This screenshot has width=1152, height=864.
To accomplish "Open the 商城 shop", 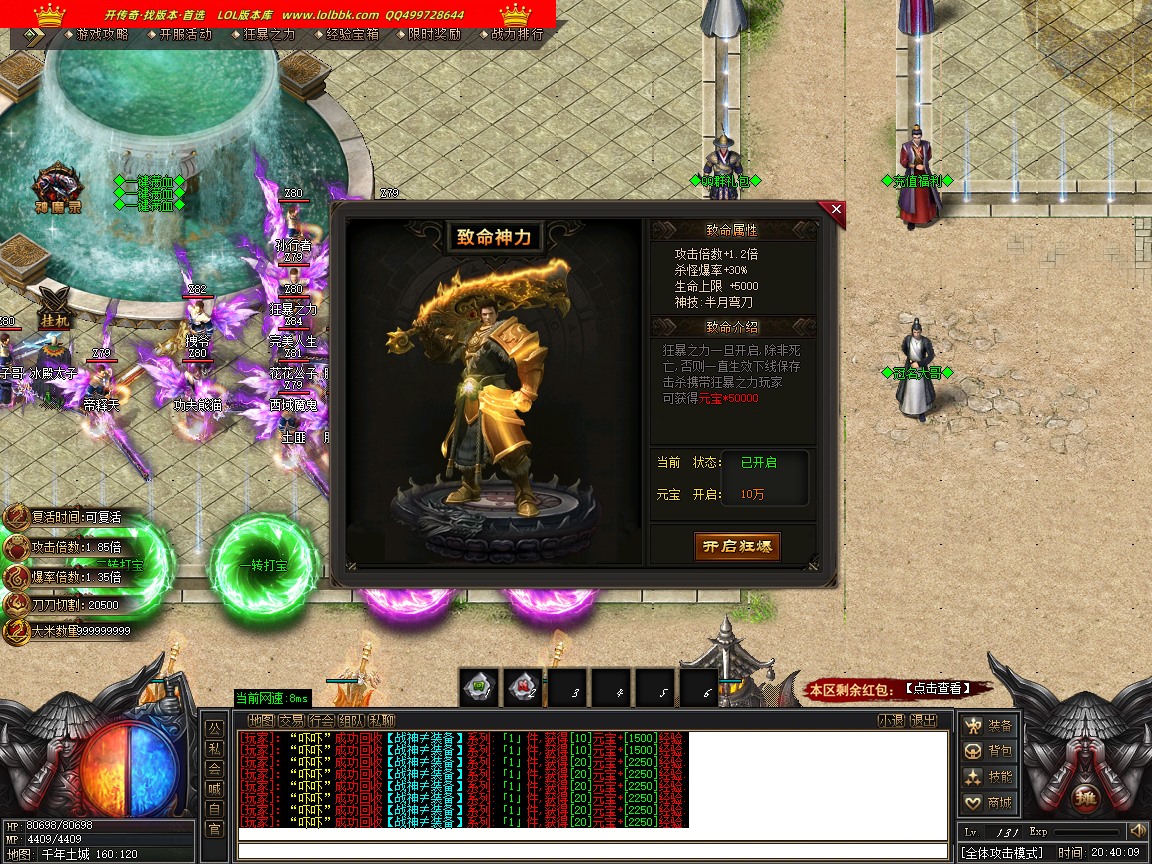I will 988,803.
